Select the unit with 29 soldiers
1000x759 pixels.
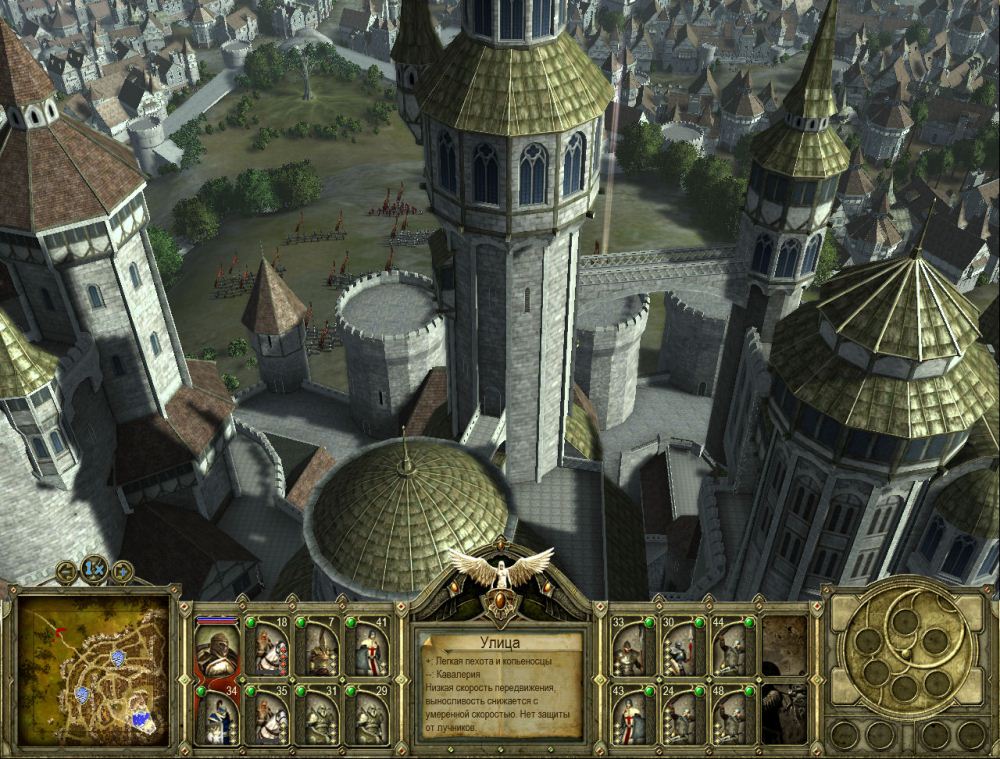click(x=366, y=714)
